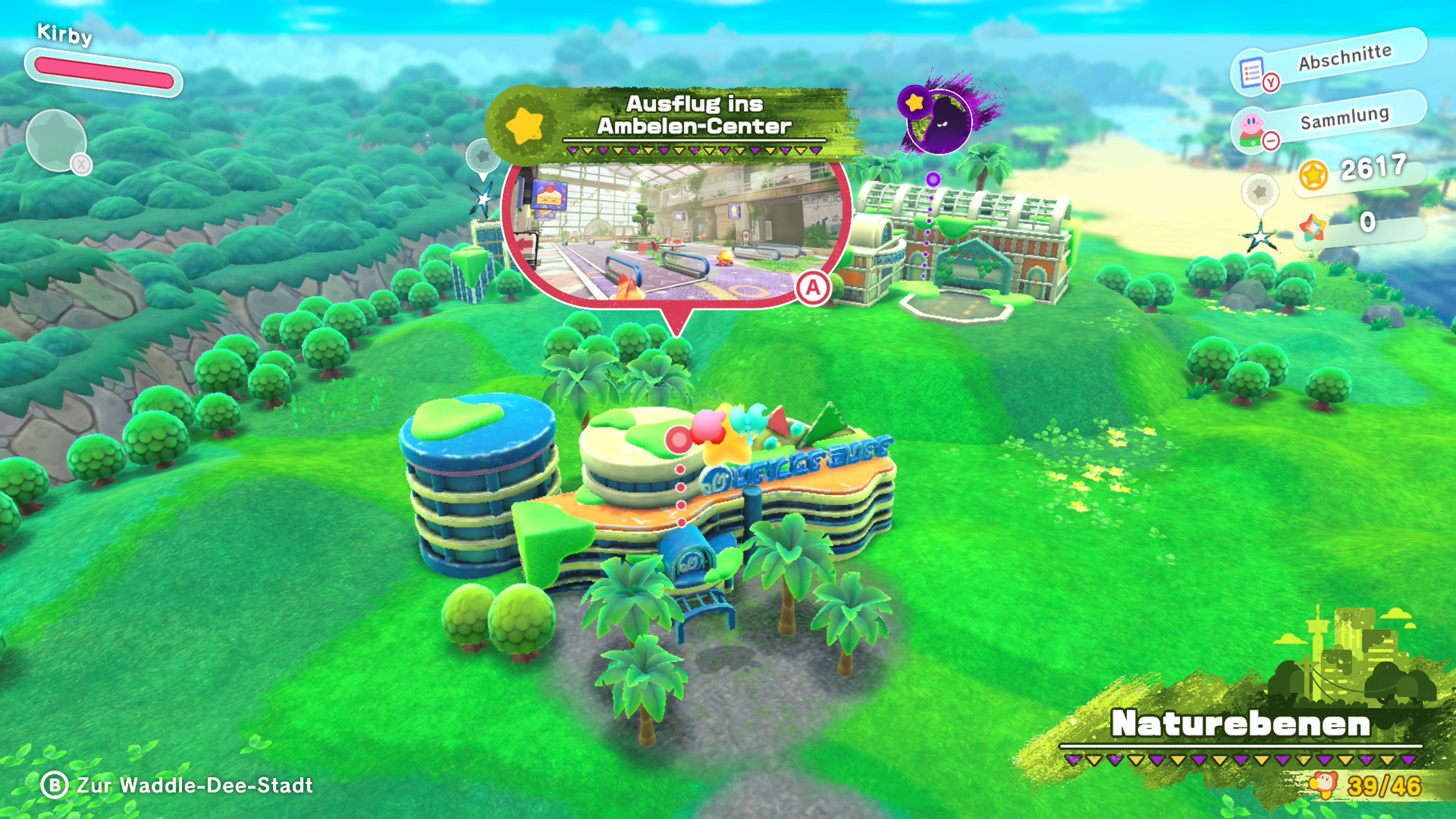This screenshot has width=1456, height=819.
Task: Select the dark purple treasure road marker
Action: coord(939,119)
